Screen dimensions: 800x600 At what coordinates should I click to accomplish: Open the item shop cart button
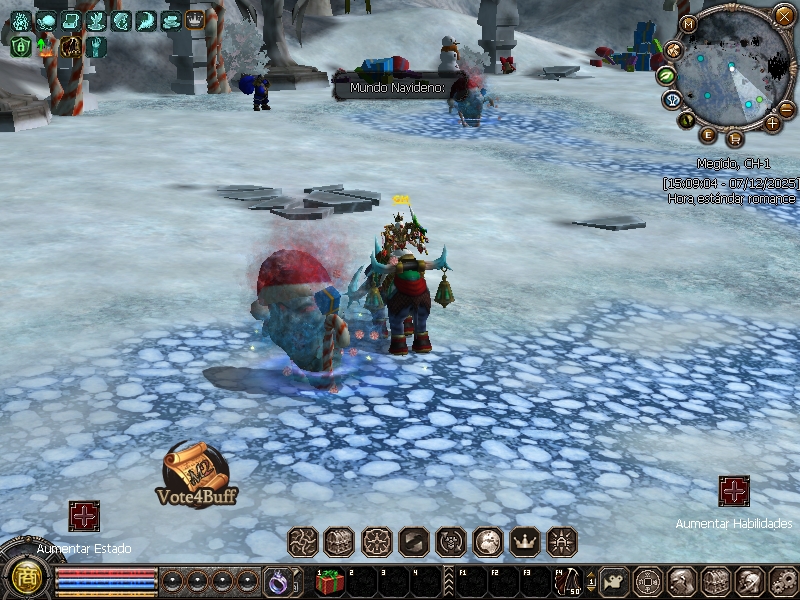[x=735, y=138]
